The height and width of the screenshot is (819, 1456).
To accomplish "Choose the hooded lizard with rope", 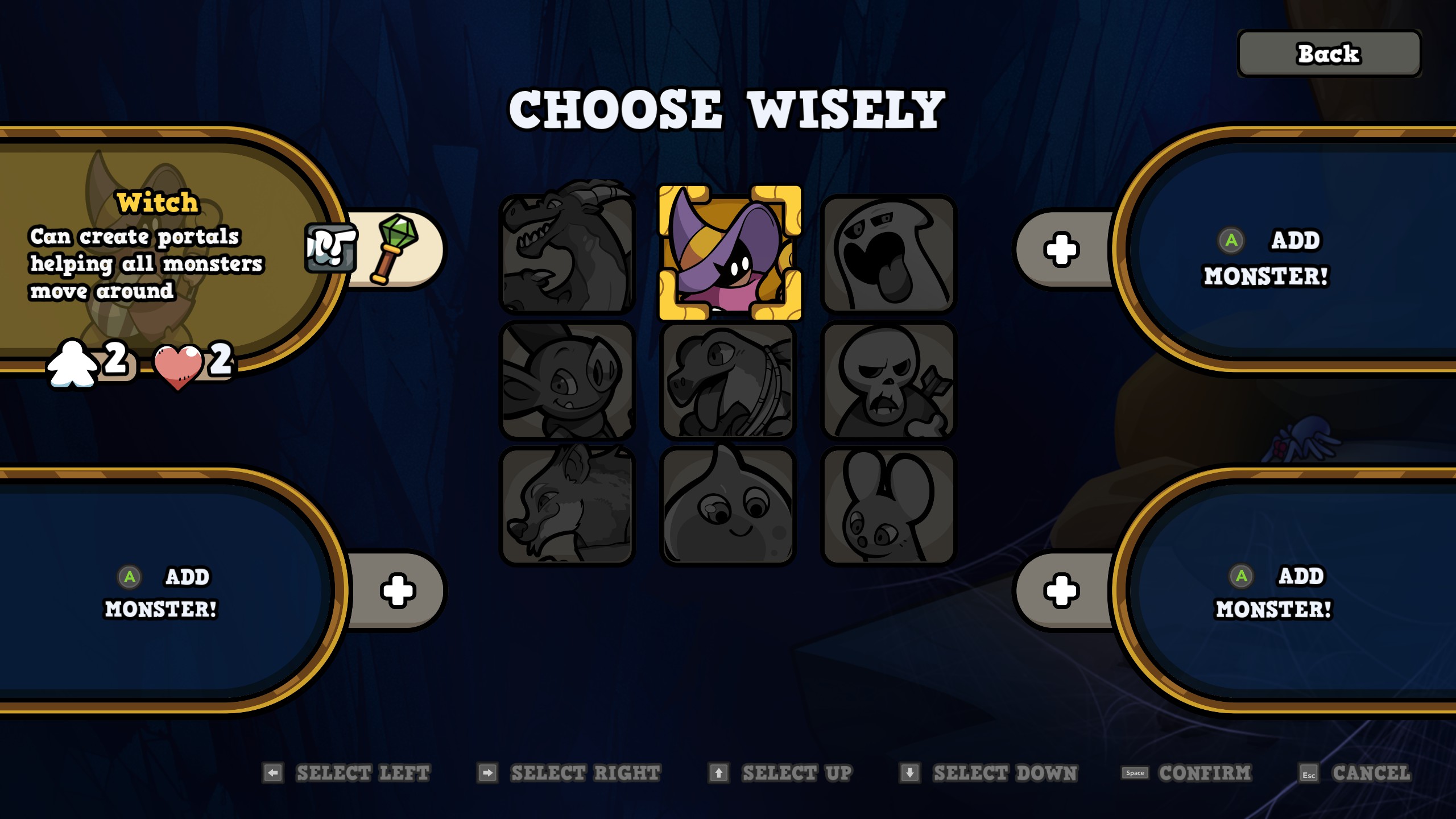I will pos(728,380).
